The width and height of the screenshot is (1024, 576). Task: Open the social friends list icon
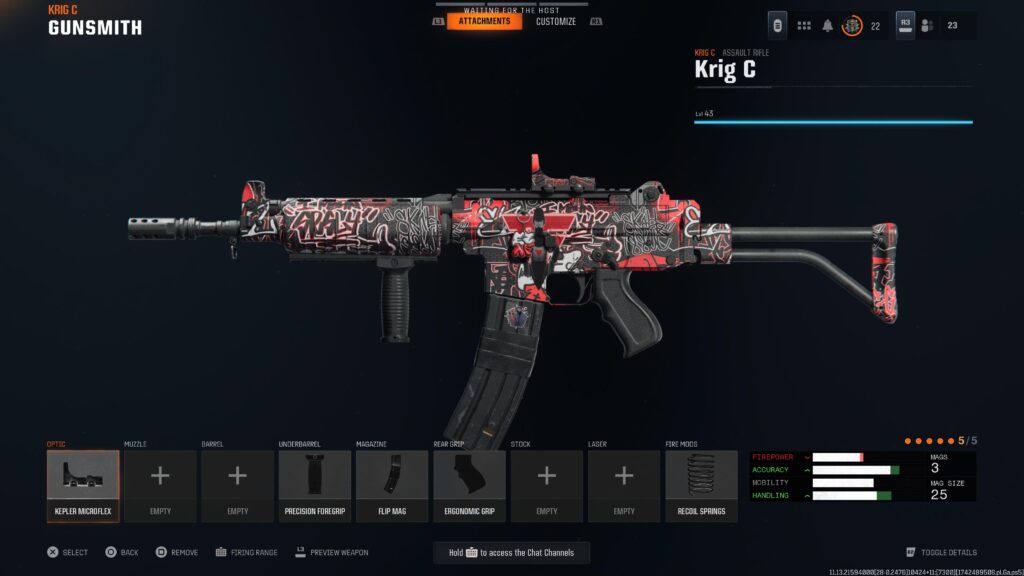927,26
